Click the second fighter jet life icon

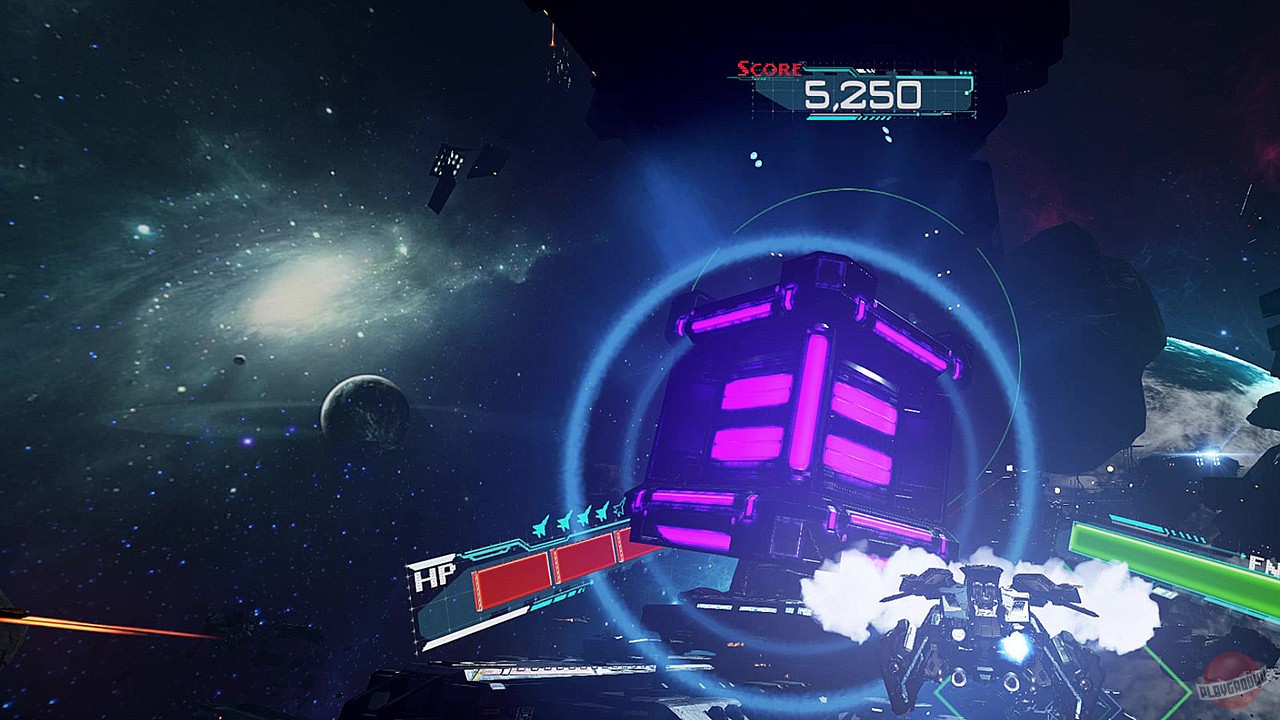[563, 520]
